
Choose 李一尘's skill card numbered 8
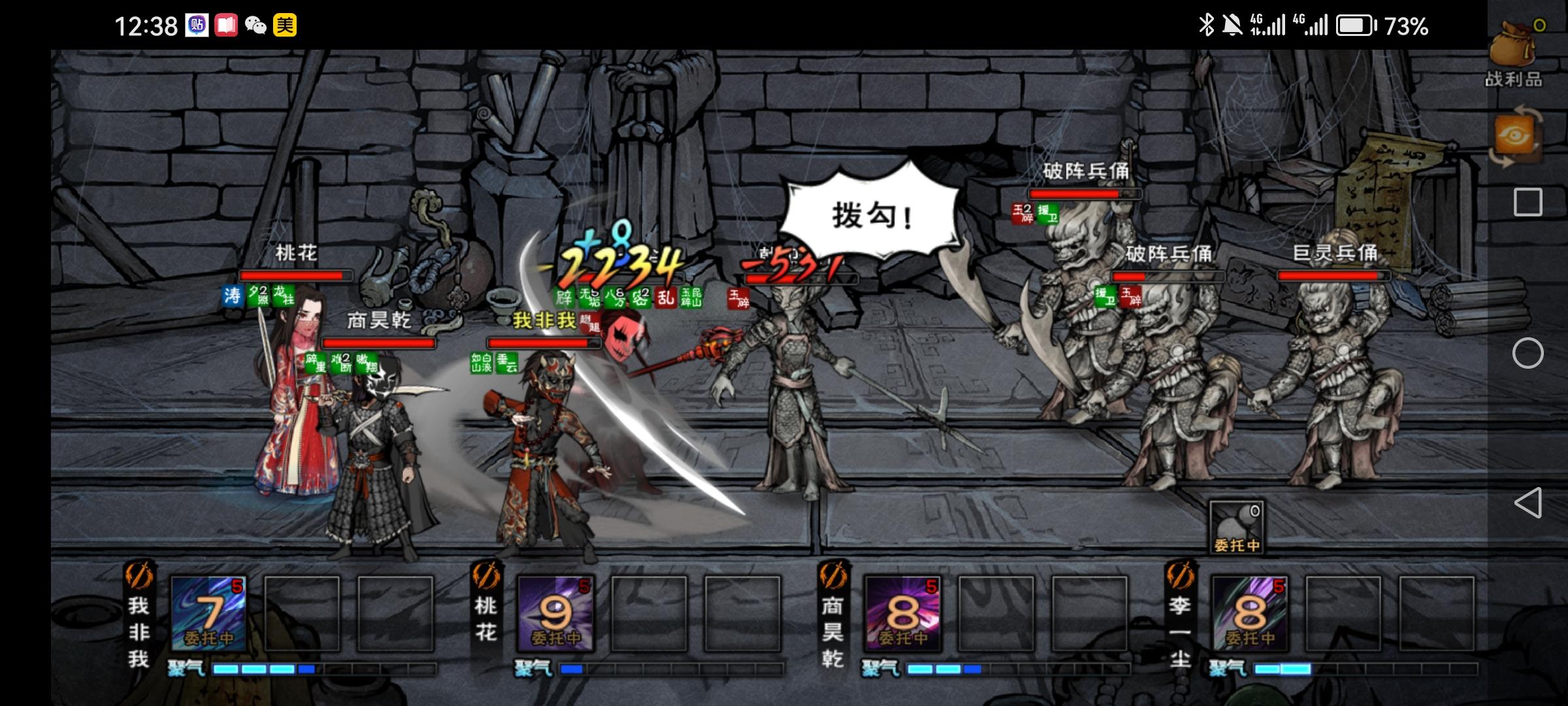tap(1250, 614)
